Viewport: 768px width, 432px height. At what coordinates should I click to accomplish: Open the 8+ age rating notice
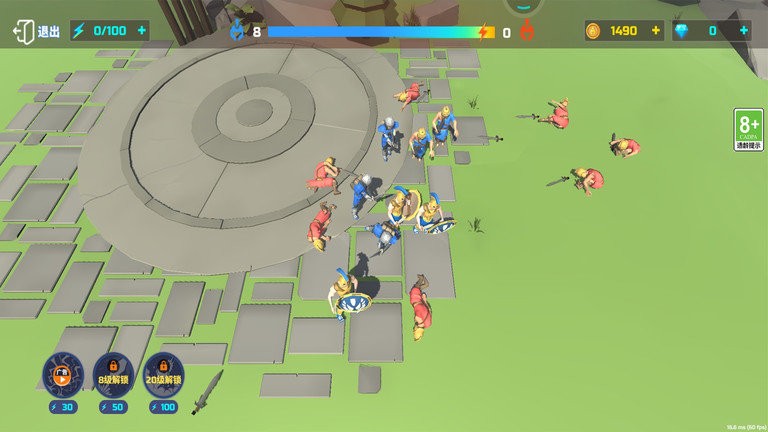748,130
